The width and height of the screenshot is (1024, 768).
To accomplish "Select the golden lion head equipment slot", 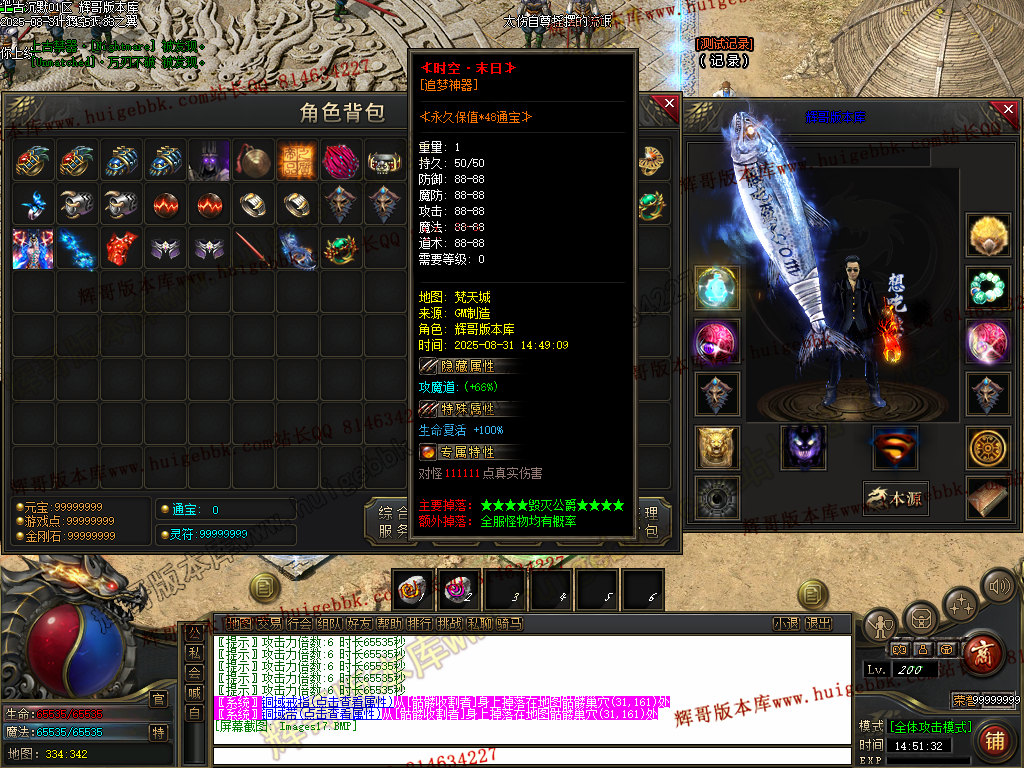I will coord(717,447).
